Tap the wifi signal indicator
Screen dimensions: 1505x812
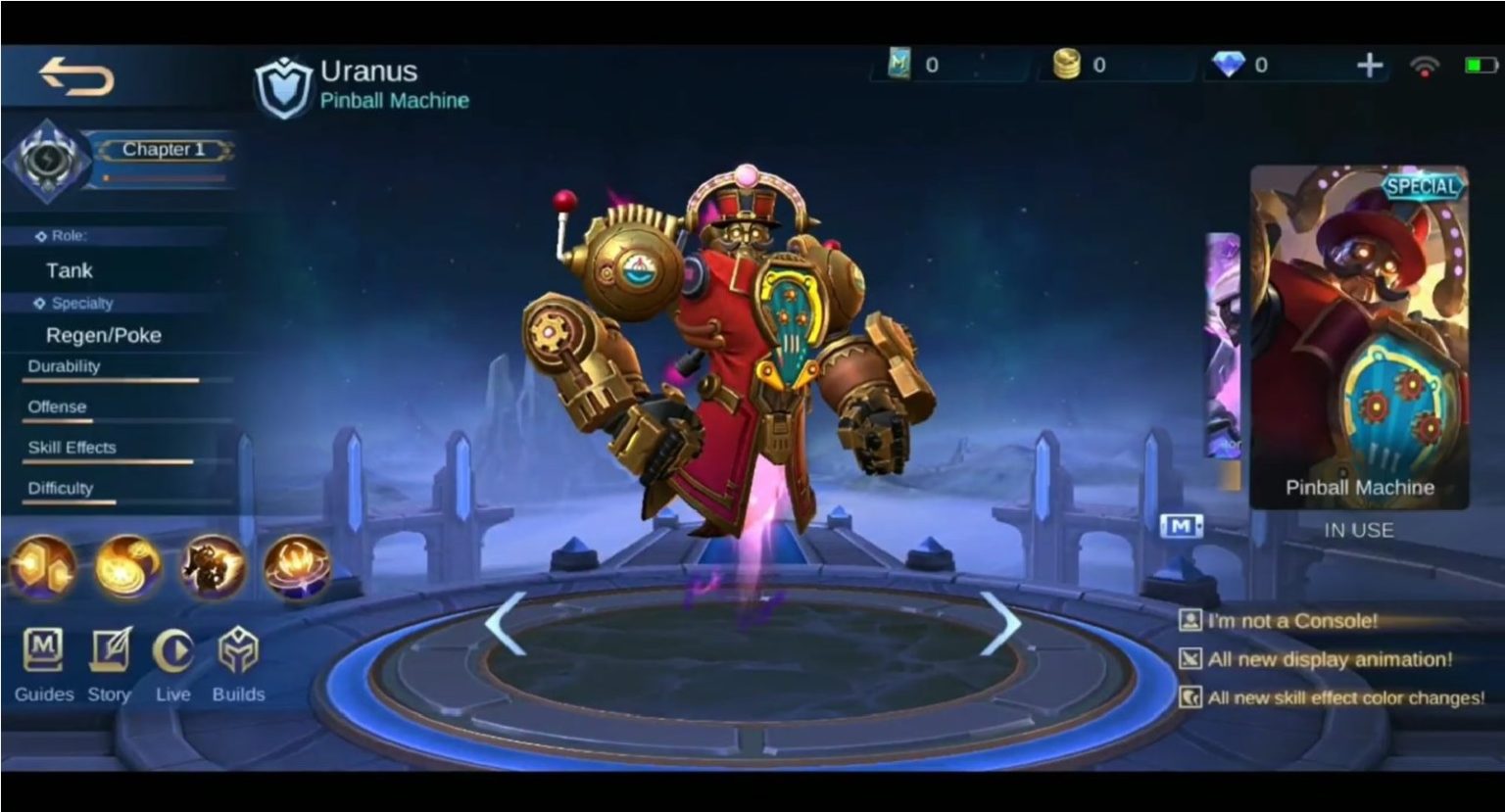pyautogui.click(x=1426, y=65)
